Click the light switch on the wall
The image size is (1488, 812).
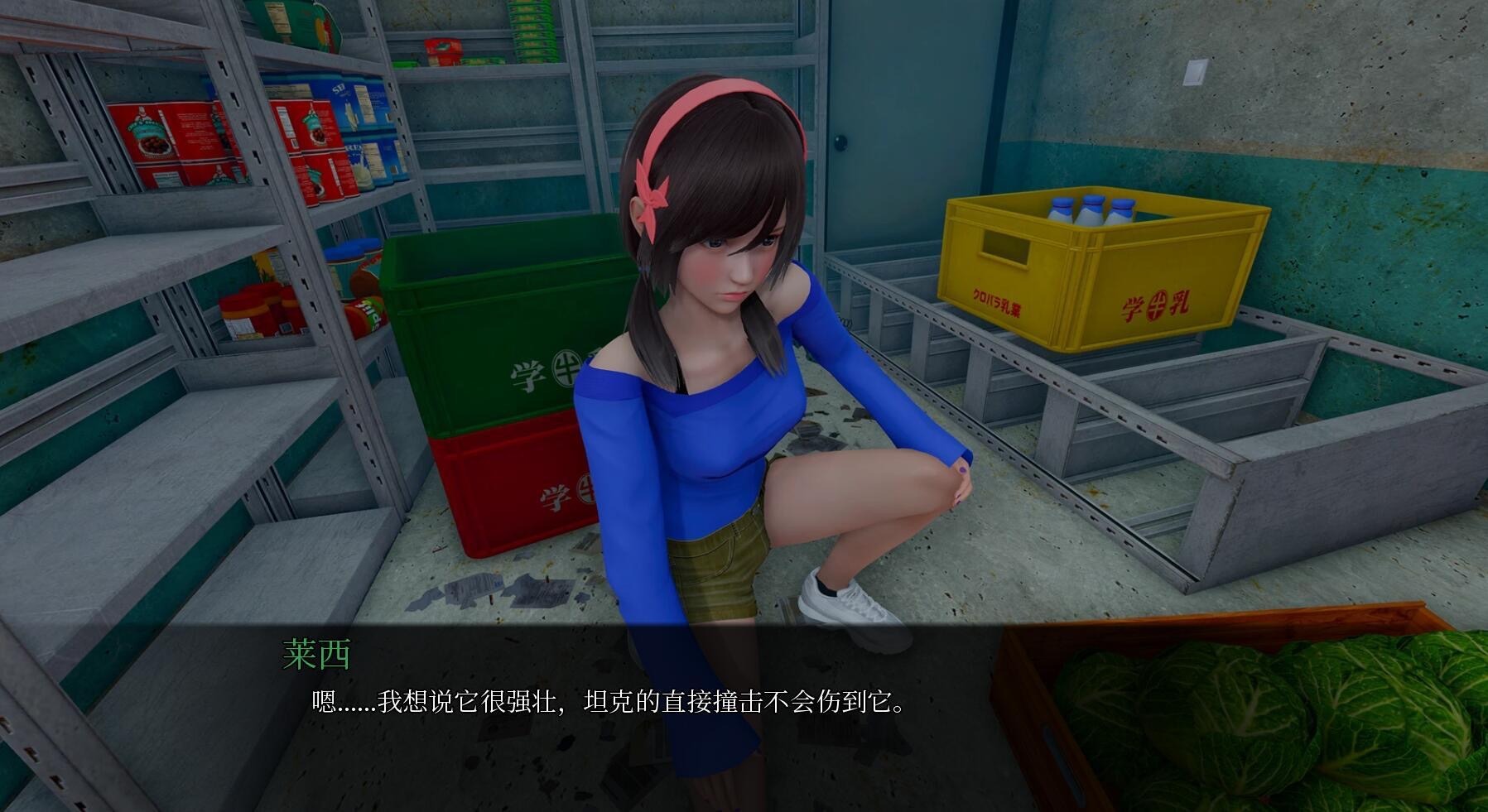[1195, 73]
